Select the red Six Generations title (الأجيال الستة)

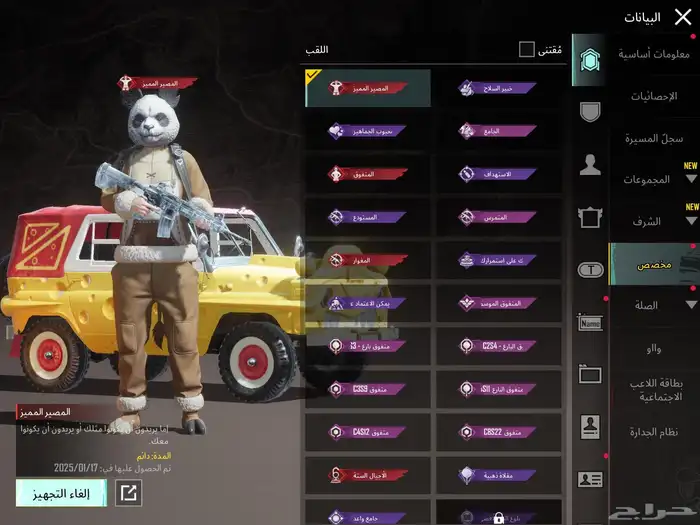coord(367,474)
